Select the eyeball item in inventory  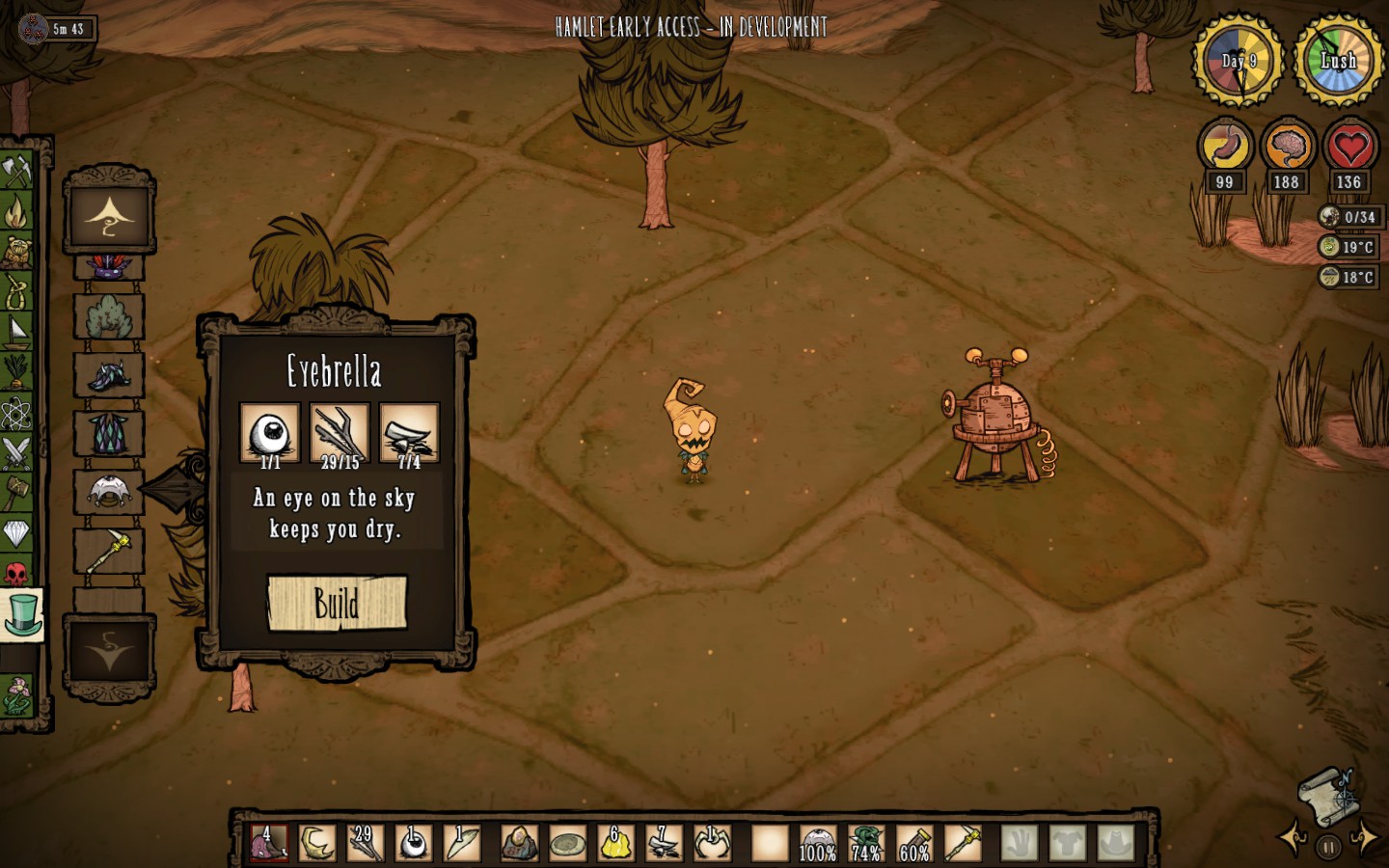[x=414, y=843]
